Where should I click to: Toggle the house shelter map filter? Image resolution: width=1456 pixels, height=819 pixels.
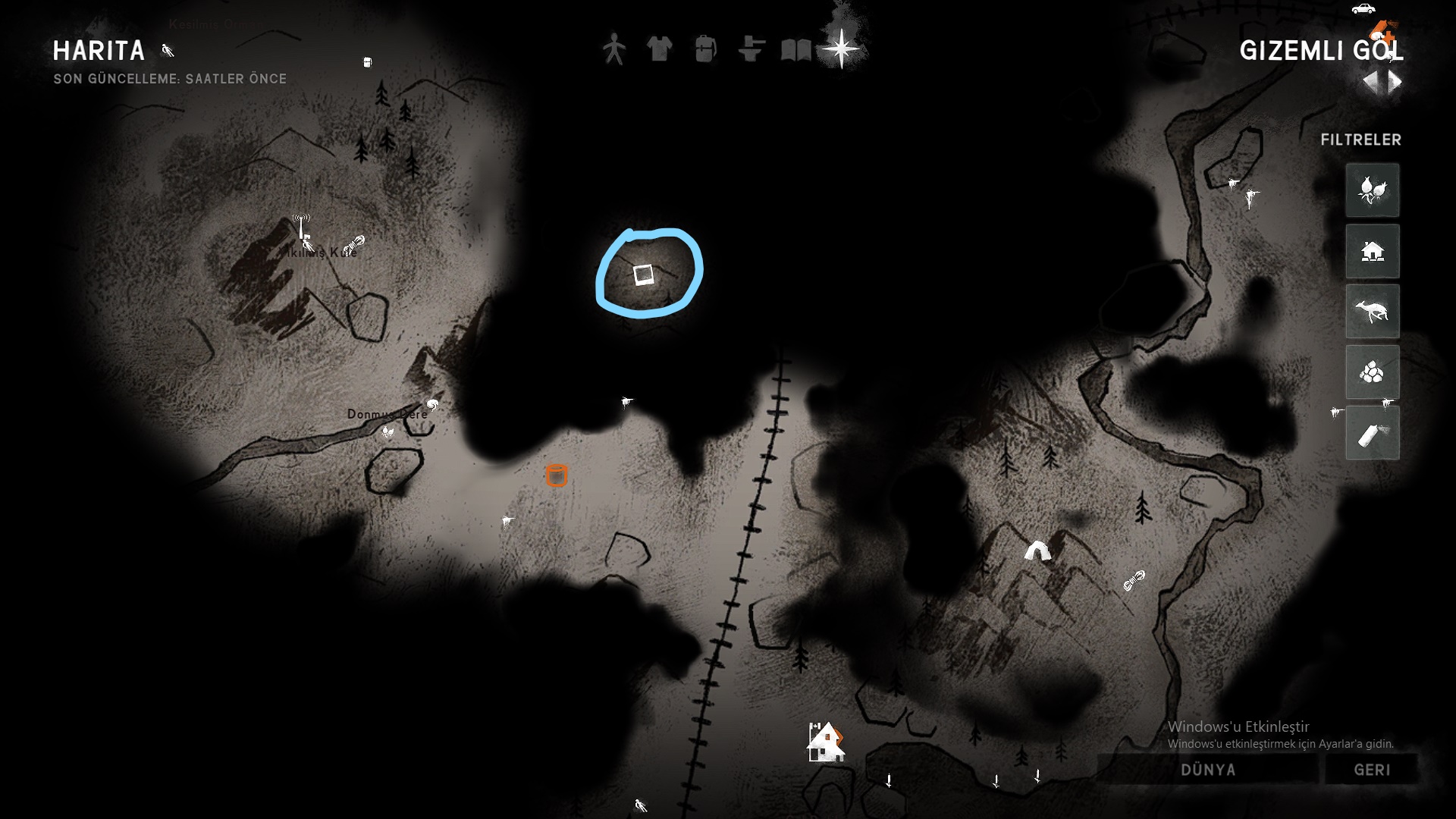pos(1373,251)
